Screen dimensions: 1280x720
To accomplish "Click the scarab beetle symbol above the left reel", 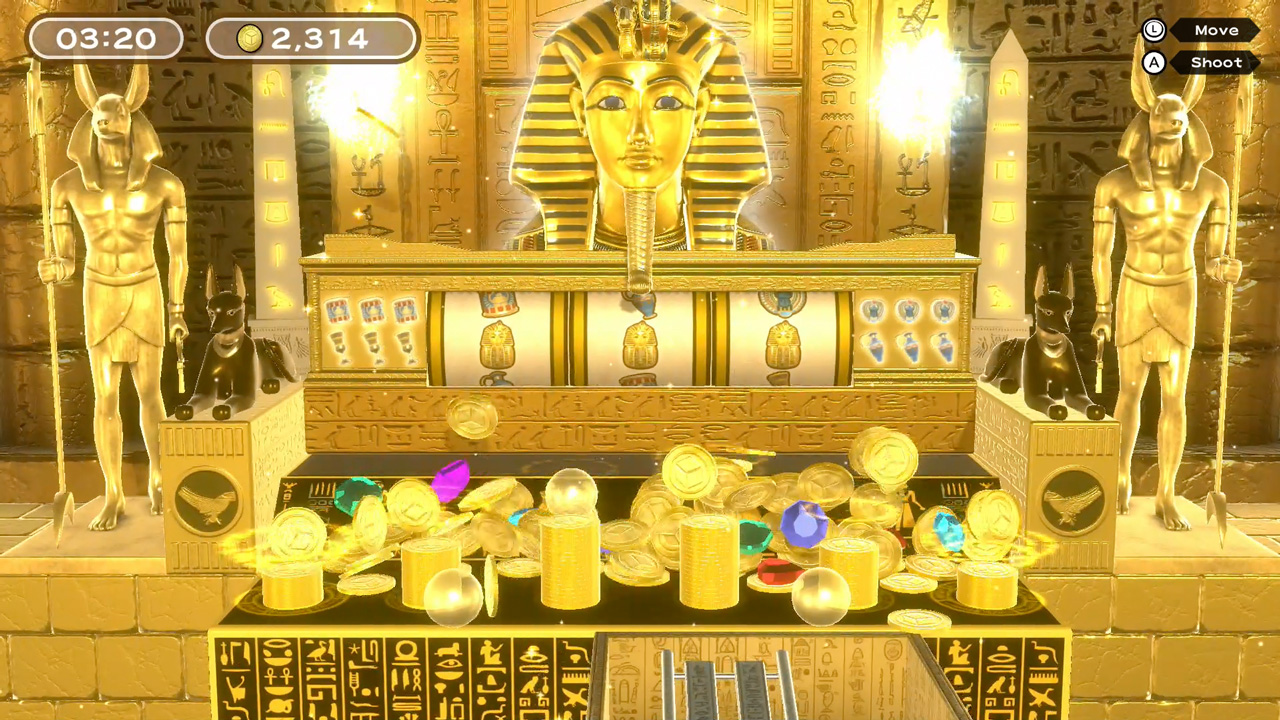I will [498, 301].
